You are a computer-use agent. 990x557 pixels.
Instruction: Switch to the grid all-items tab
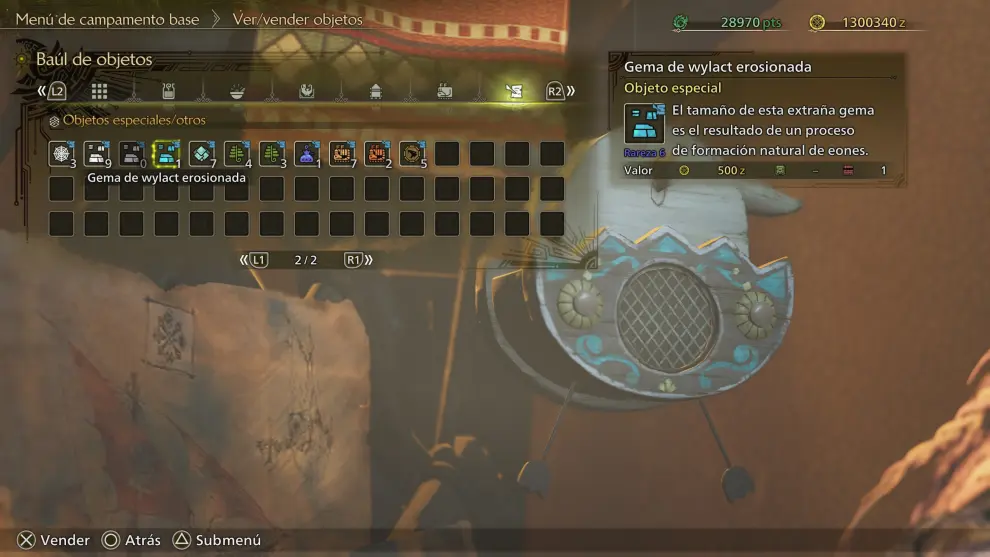click(99, 91)
